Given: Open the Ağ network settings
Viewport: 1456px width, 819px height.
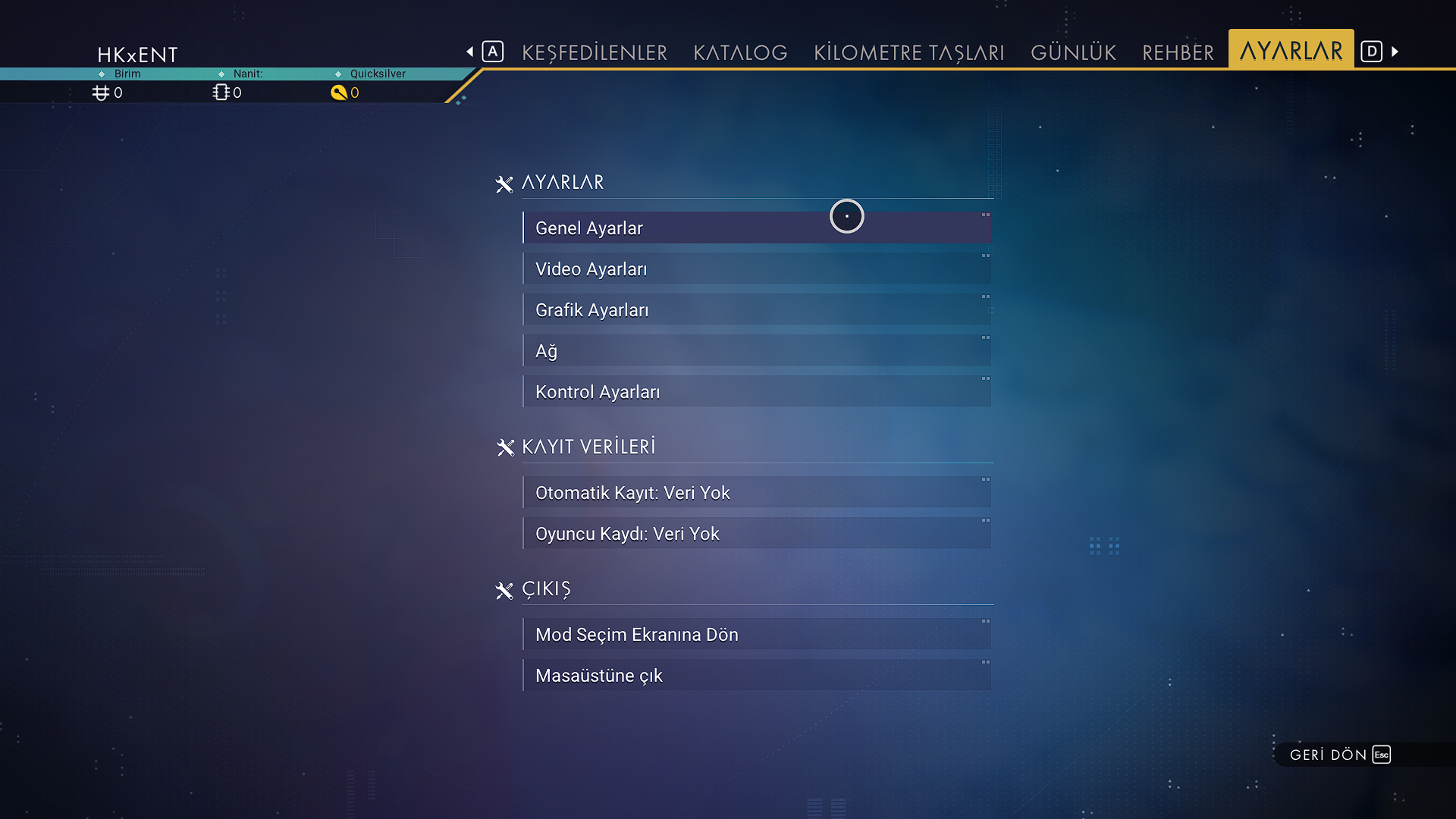Looking at the screenshot, I should (756, 351).
